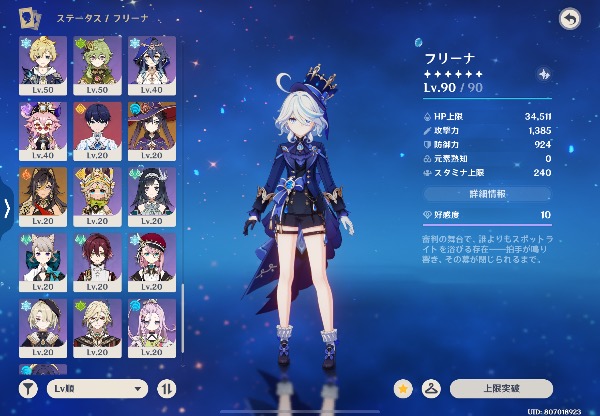Expand the left side panel arrow
The width and height of the screenshot is (600, 416).
(7, 208)
